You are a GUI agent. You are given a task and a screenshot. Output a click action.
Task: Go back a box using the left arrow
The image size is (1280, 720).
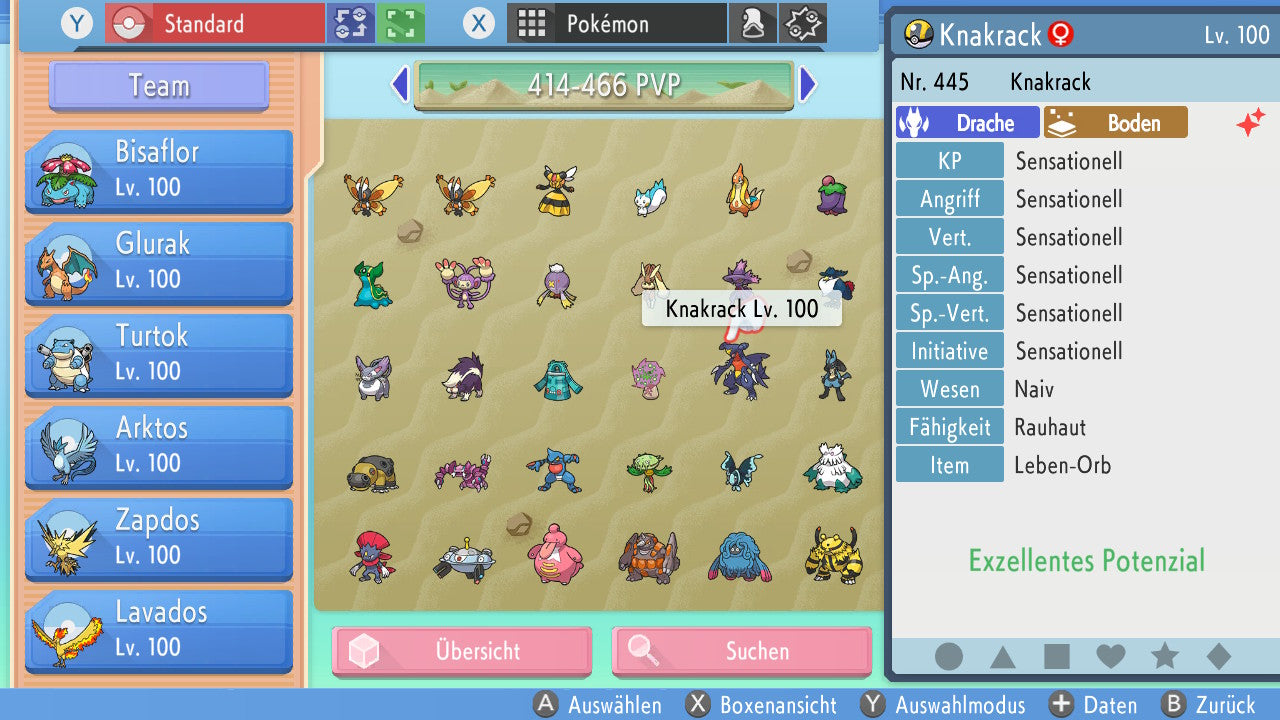398,86
